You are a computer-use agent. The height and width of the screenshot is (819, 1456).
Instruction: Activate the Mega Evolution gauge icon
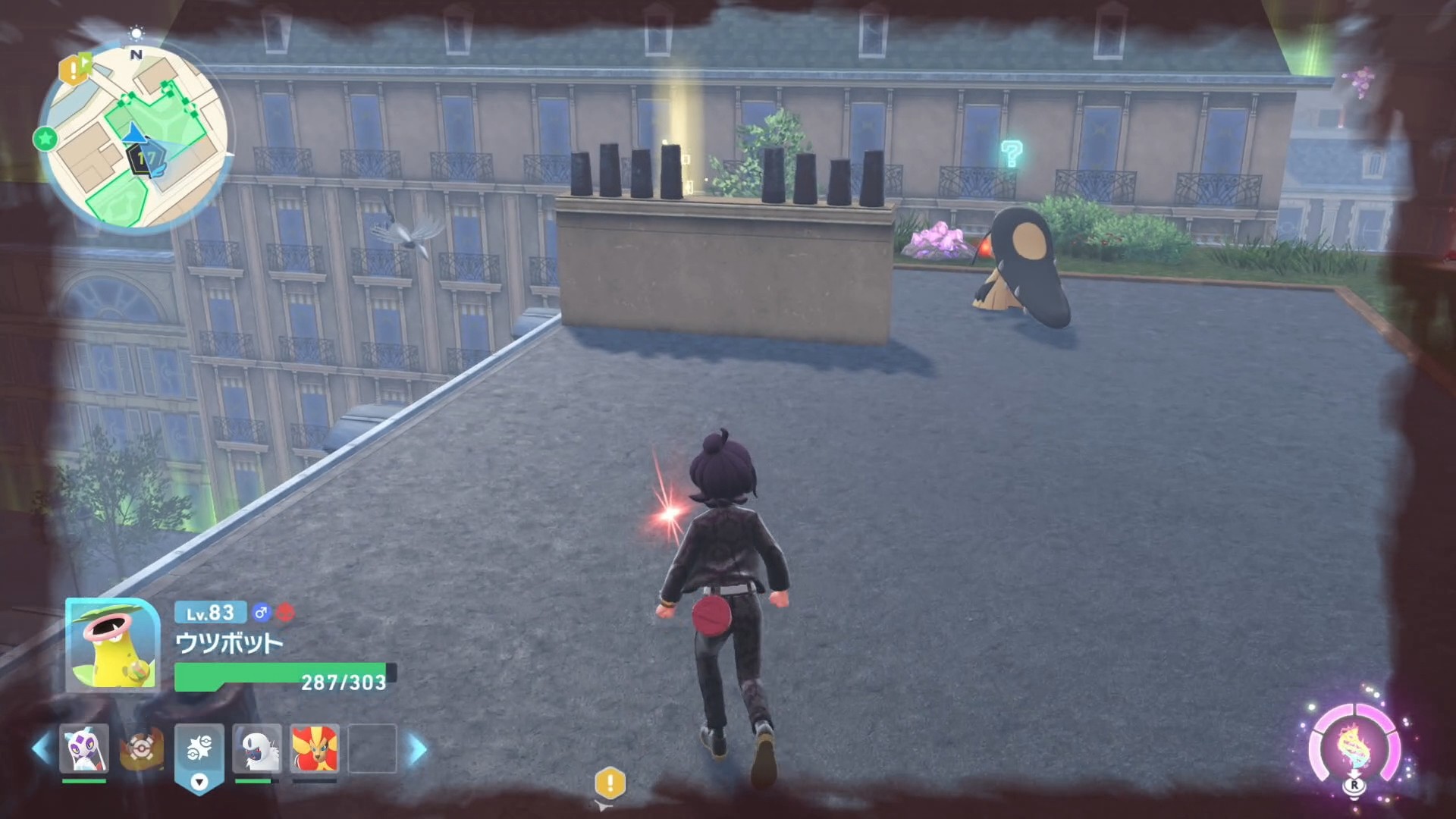point(1354,747)
